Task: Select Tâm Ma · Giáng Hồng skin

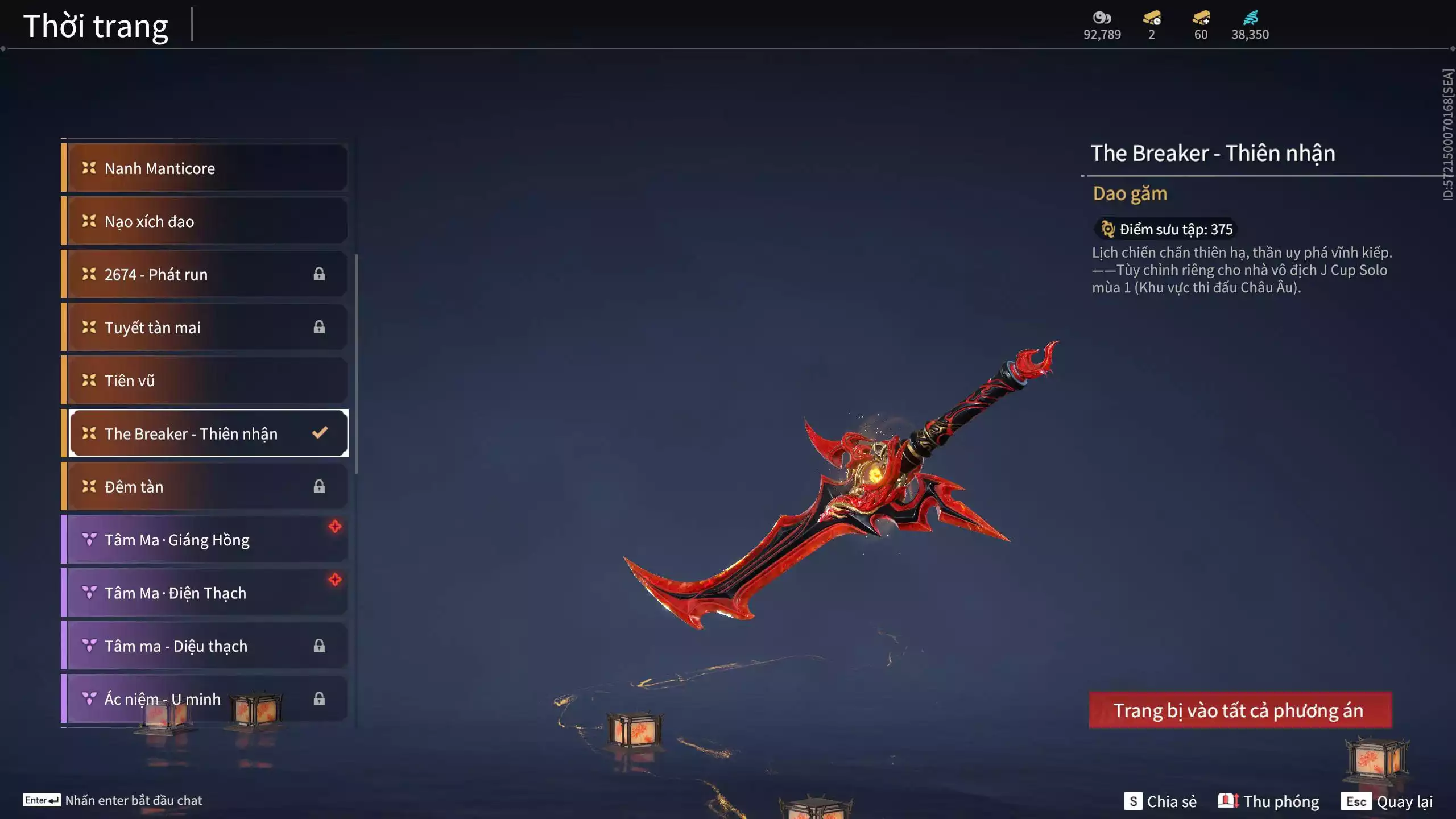Action: coord(205,540)
